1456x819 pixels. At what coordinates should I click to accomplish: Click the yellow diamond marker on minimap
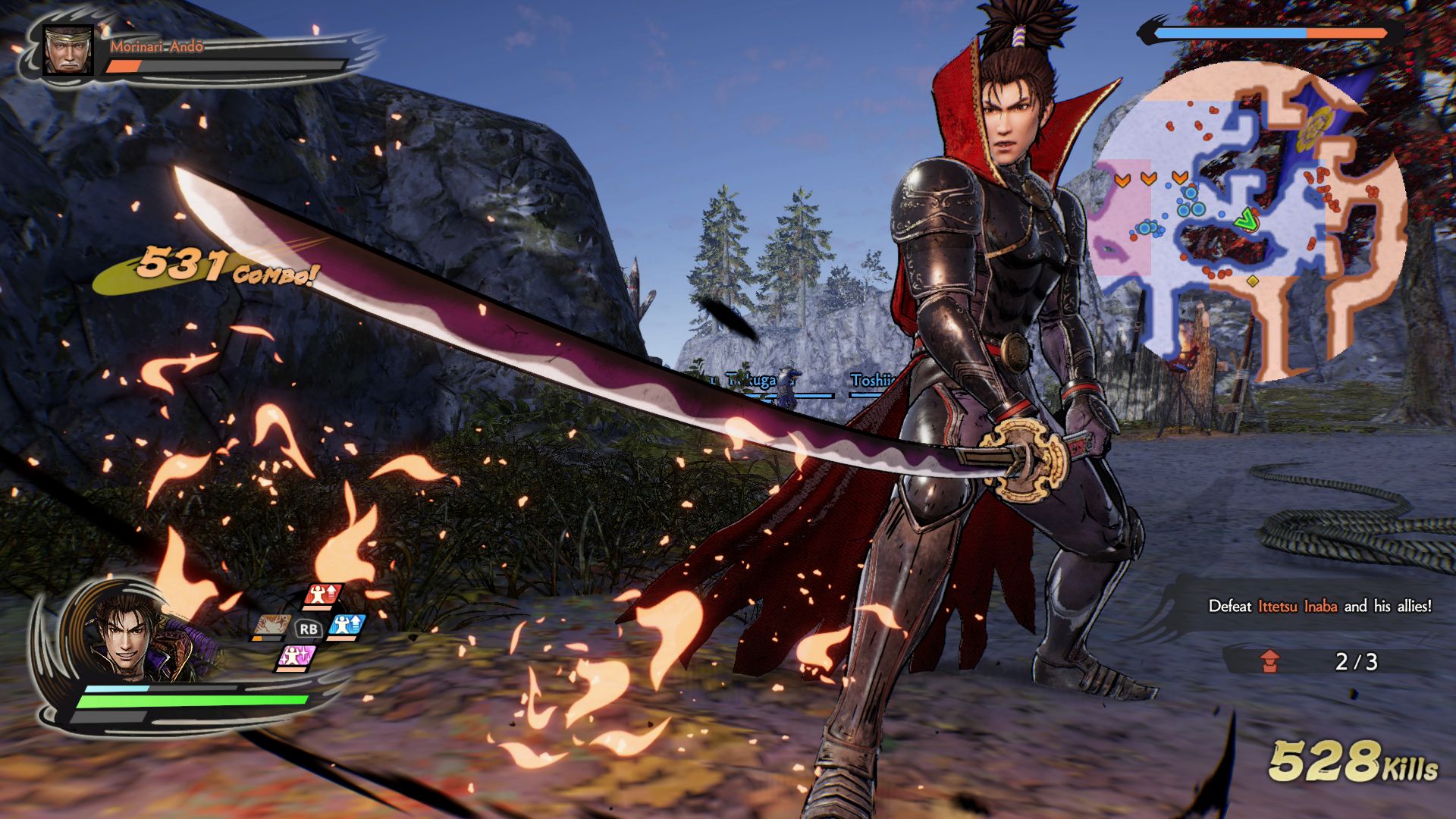pos(1253,281)
